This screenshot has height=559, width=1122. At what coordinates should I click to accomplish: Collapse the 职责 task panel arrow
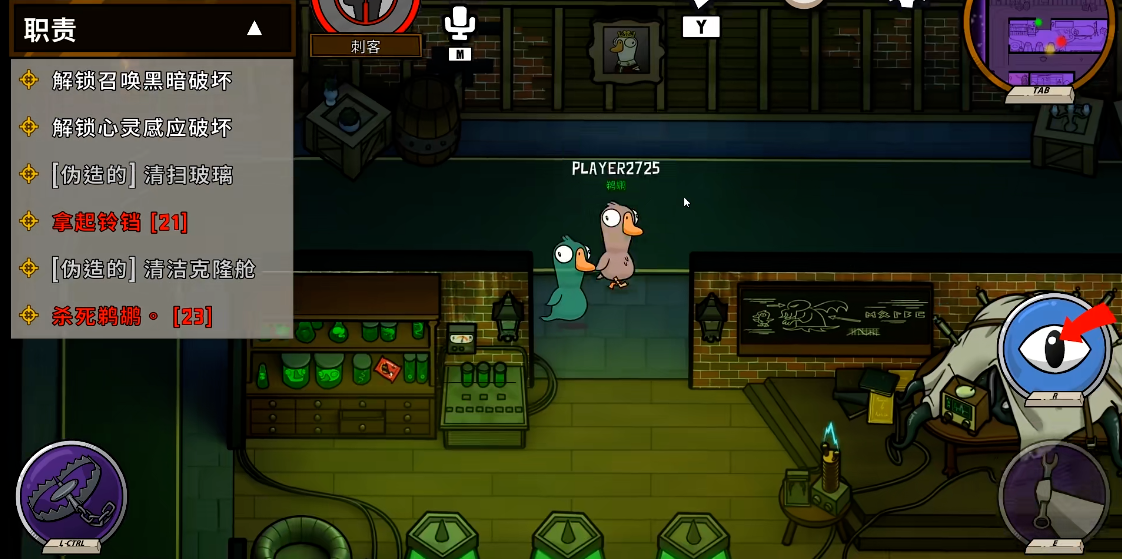(x=254, y=28)
